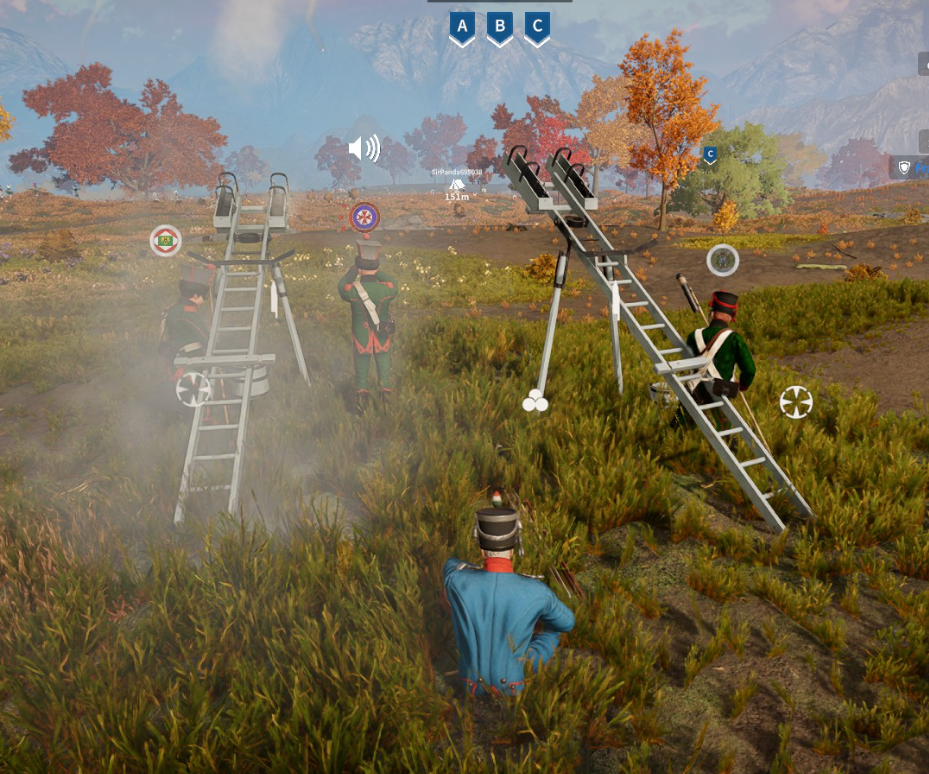
Task: Select the tent spawn marker at 151m
Action: point(457,184)
